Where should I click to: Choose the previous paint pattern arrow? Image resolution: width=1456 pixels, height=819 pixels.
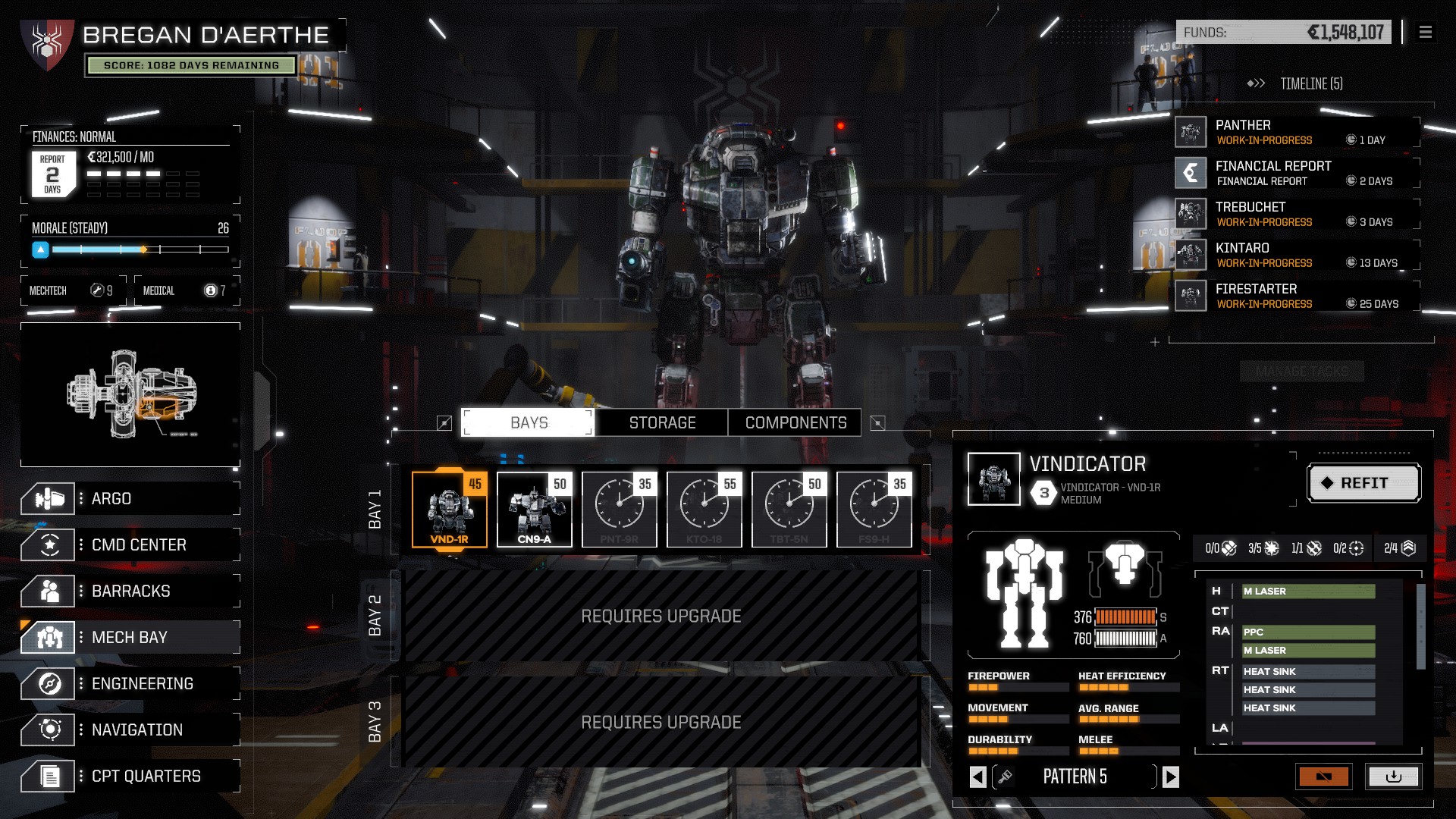click(x=978, y=777)
